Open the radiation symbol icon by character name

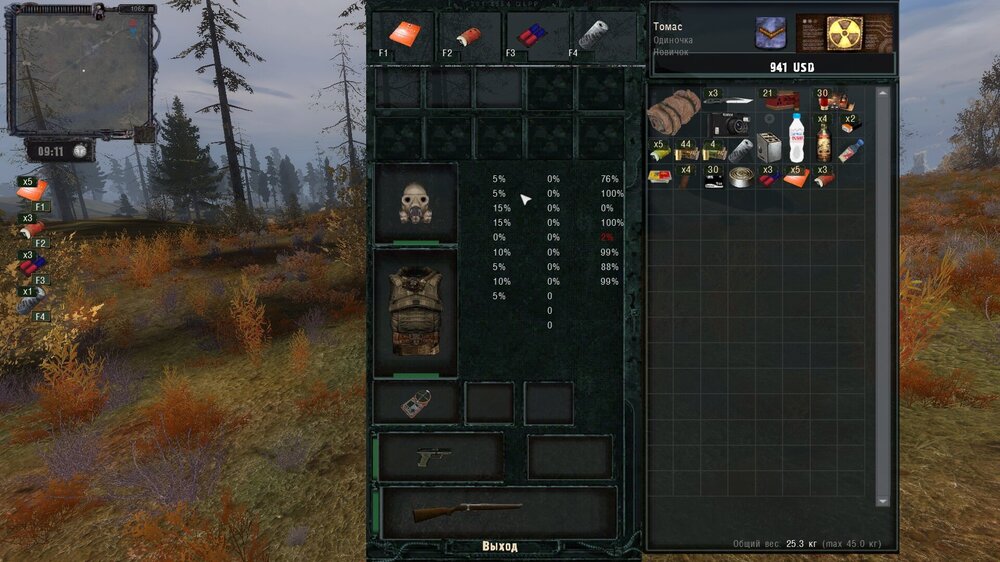[x=845, y=32]
